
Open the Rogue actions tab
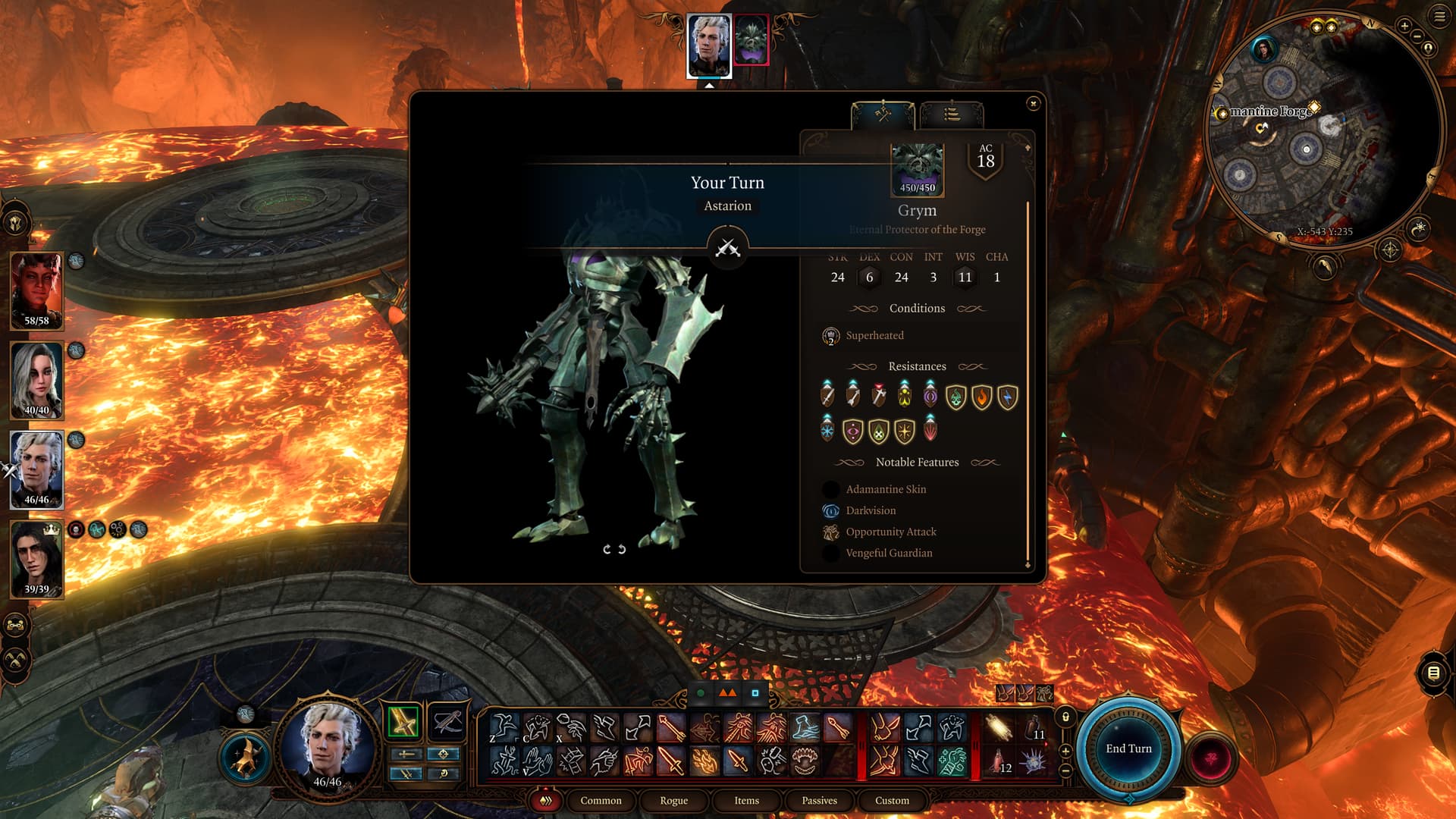pyautogui.click(x=673, y=800)
